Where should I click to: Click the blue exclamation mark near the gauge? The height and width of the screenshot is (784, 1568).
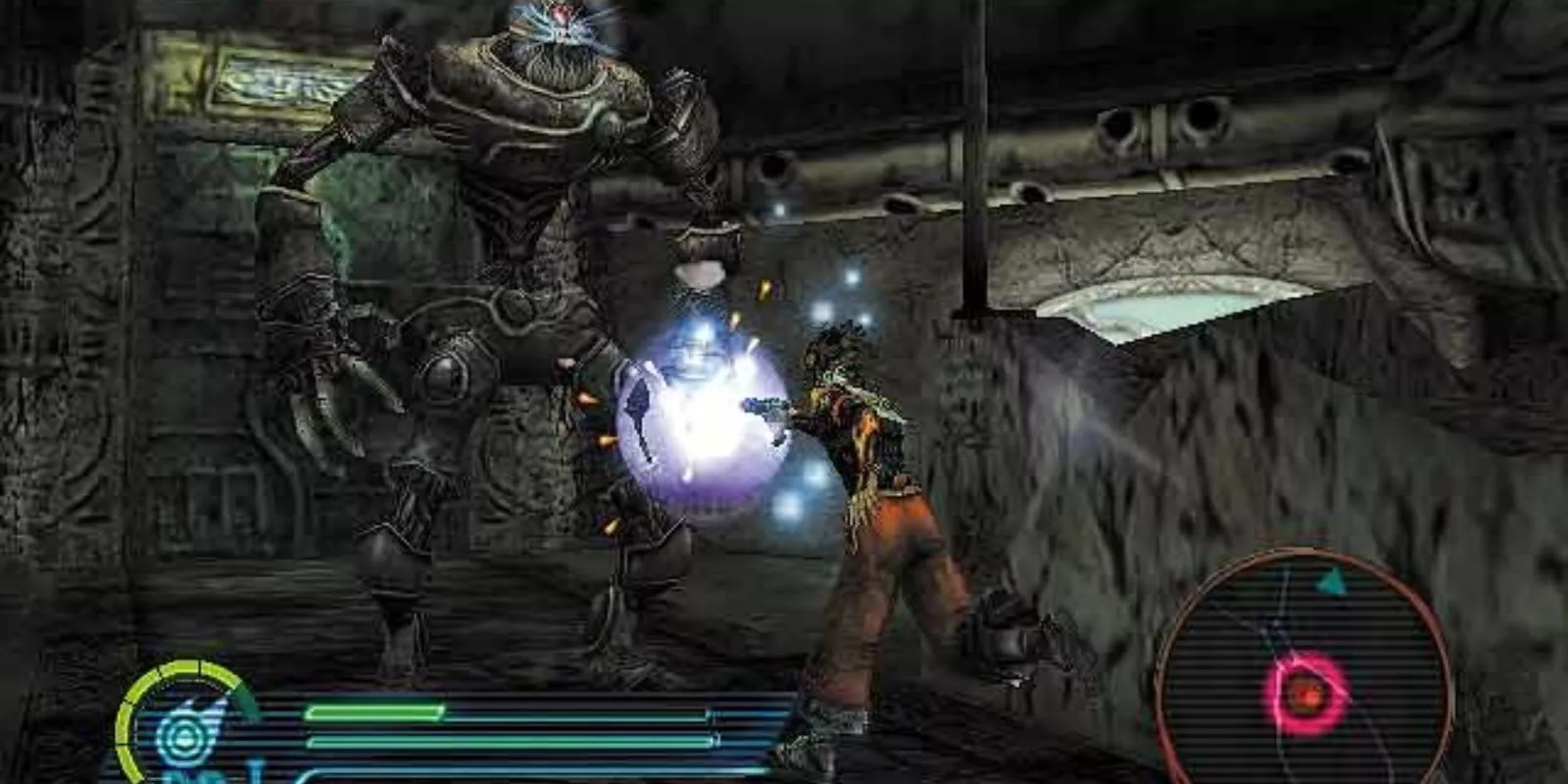[253, 770]
